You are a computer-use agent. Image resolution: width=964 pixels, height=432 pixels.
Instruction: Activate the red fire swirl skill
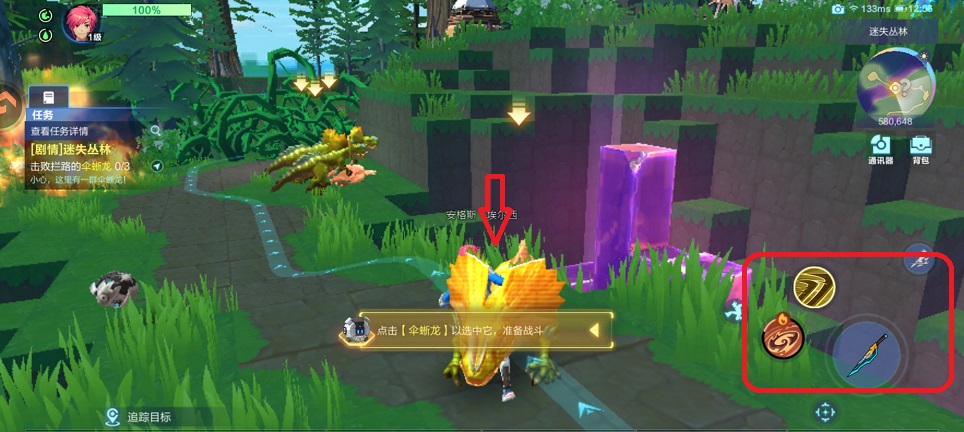pyautogui.click(x=782, y=337)
